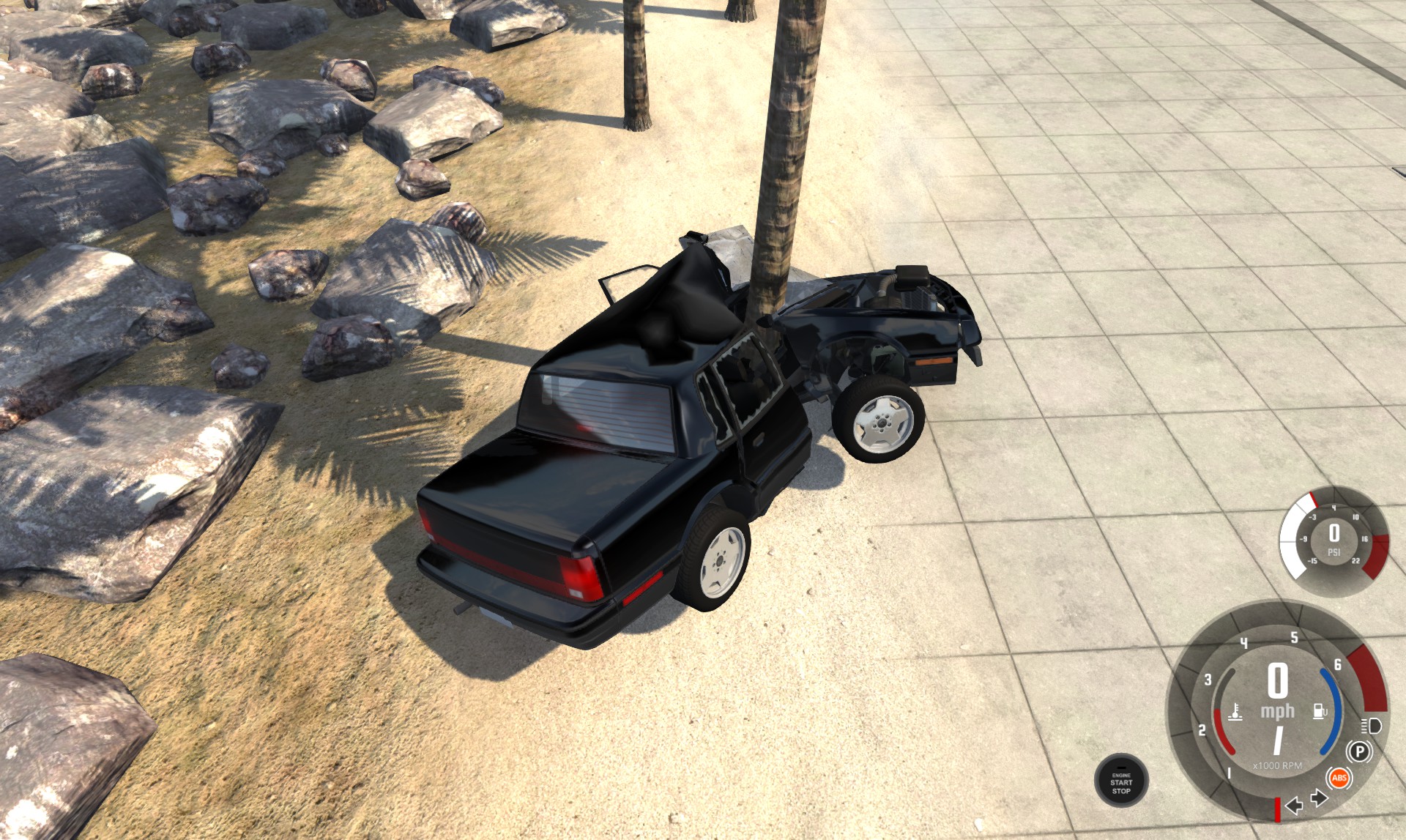Image resolution: width=1406 pixels, height=840 pixels.
Task: Toggle the left turn signal arrow
Action: click(1294, 807)
